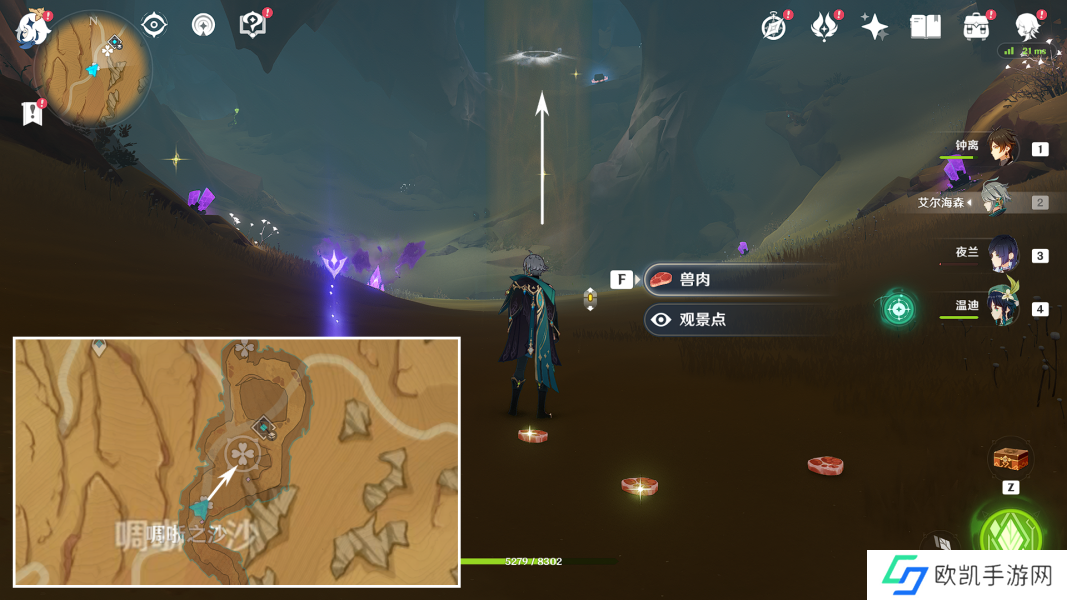Open the Adventurer Handbook book icon
Viewport: 1067px width, 600px height.
pyautogui.click(x=925, y=27)
